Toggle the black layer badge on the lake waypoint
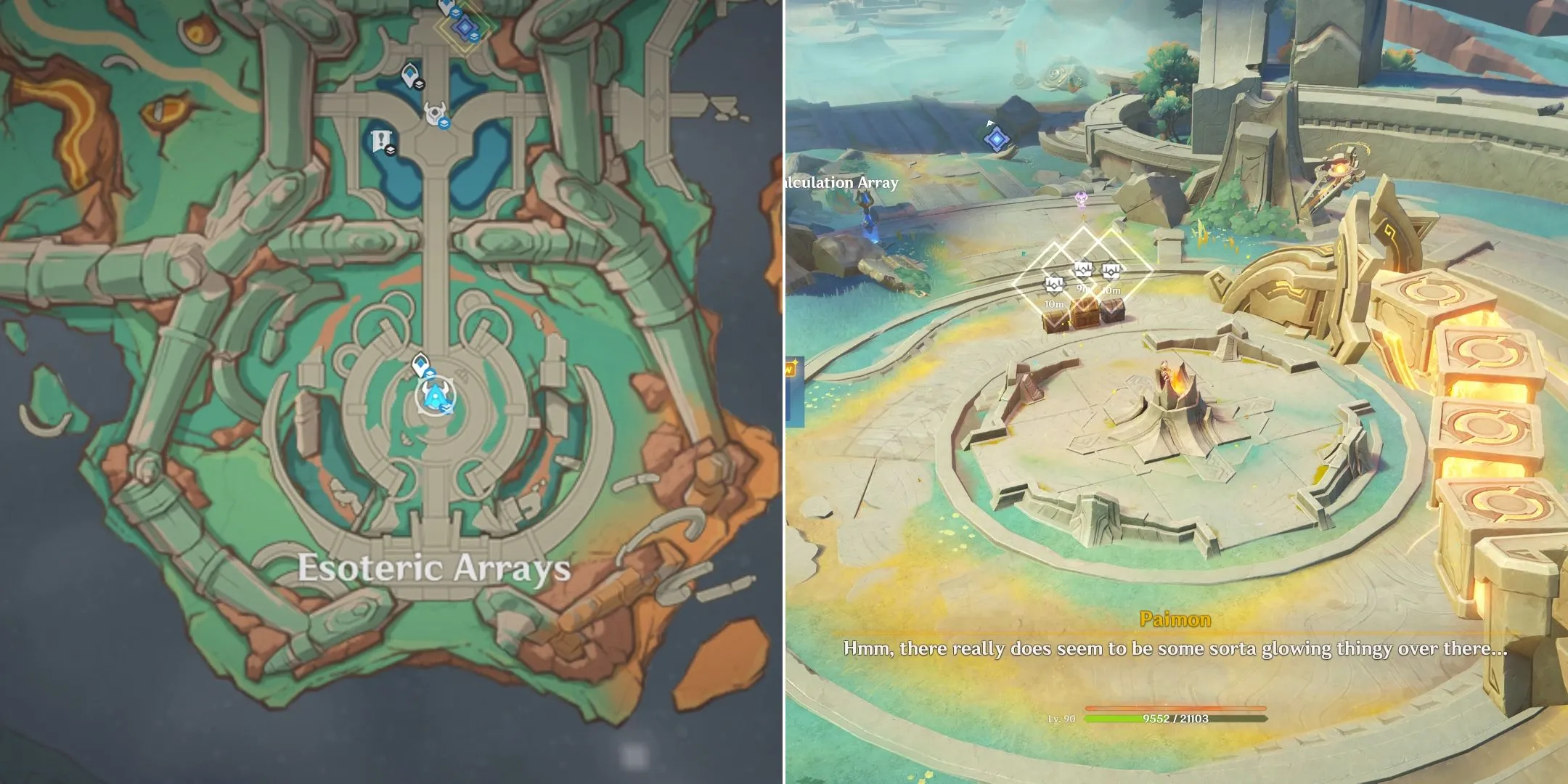Image resolution: width=1568 pixels, height=784 pixels. point(420,85)
